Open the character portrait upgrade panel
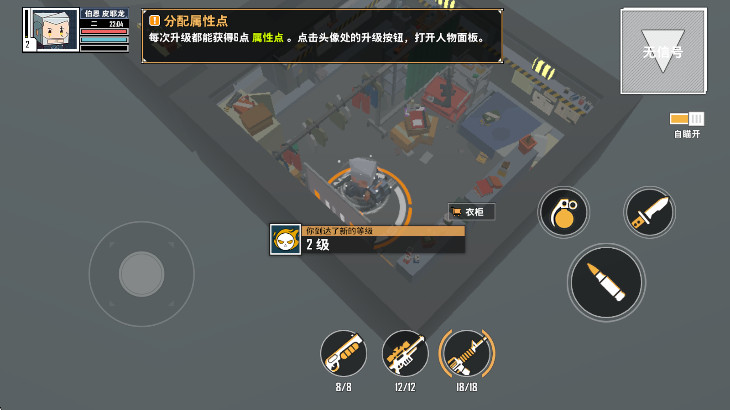 50,29
